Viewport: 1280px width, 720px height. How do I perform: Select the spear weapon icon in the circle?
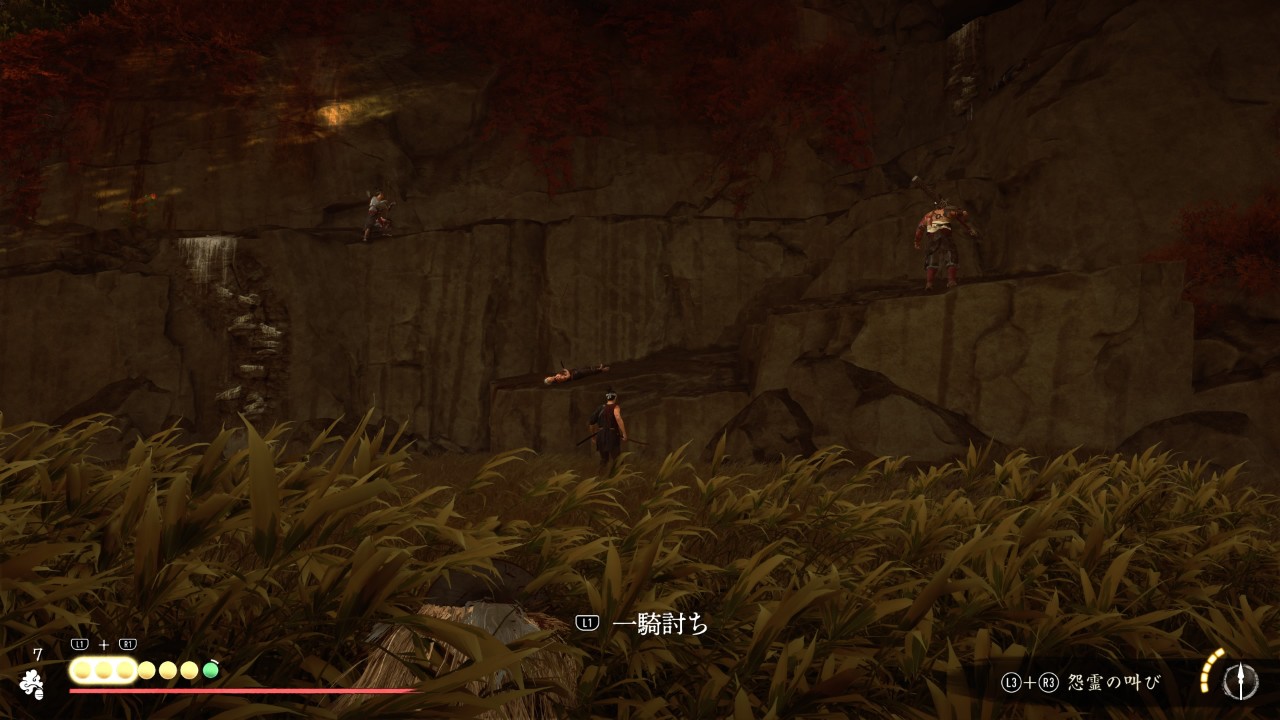1241,681
